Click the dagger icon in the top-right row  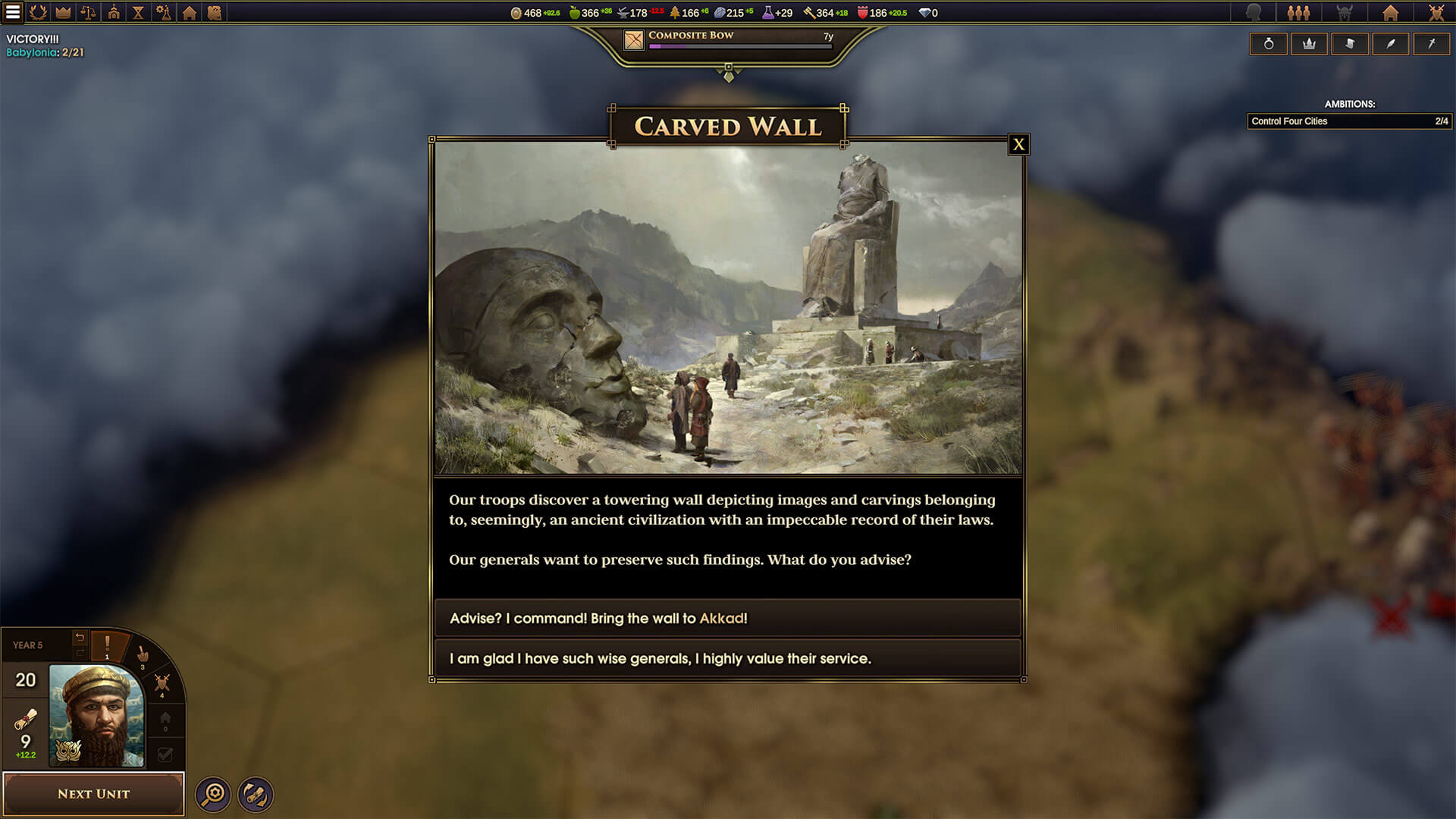pyautogui.click(x=1432, y=43)
